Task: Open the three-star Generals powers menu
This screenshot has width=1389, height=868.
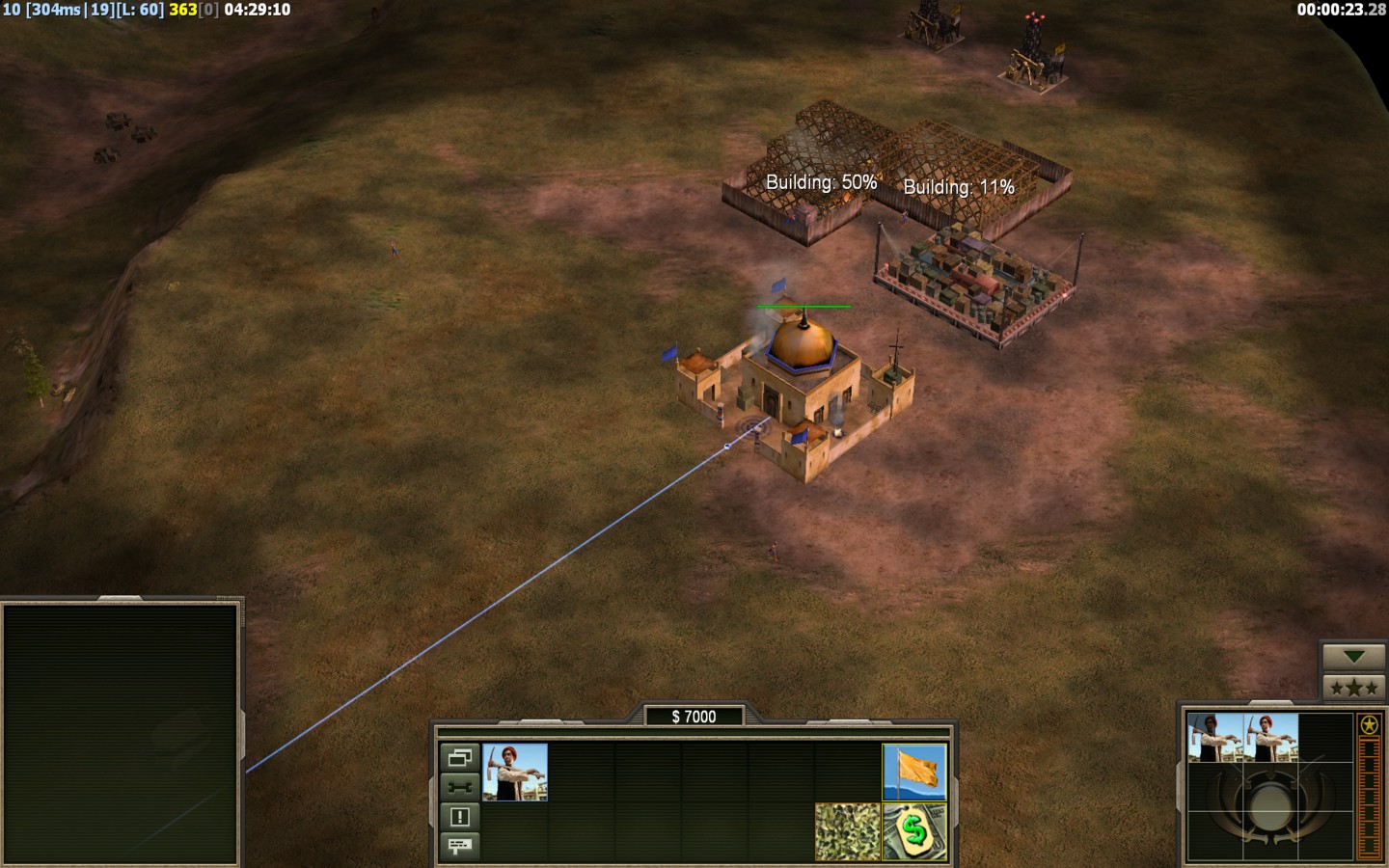Action: 1353,688
